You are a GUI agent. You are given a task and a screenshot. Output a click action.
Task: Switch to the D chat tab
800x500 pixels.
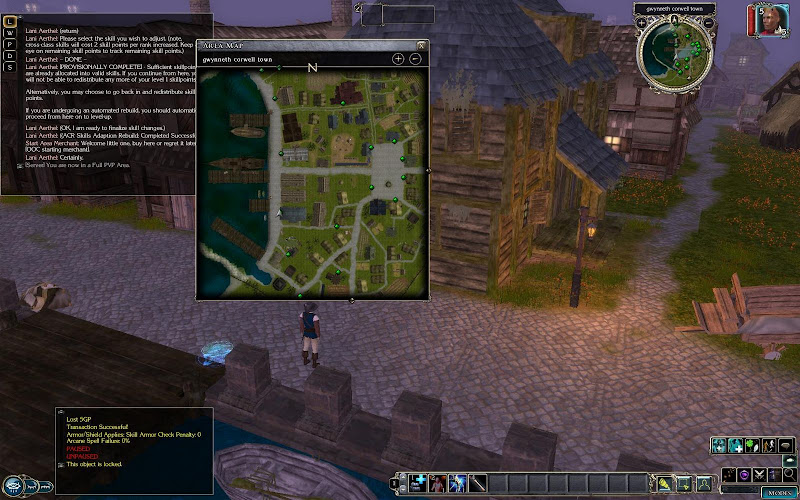point(9,54)
